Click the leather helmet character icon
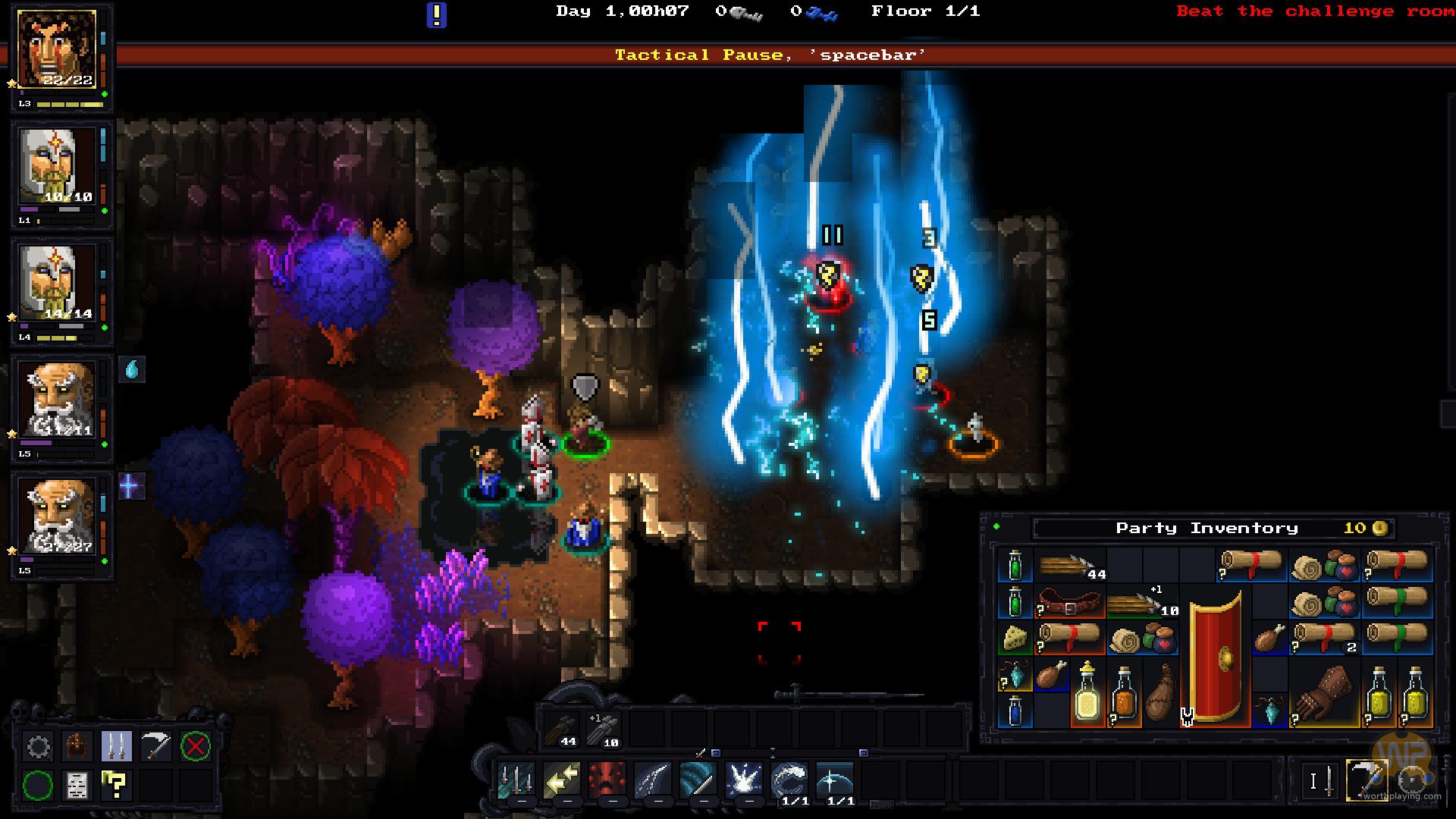This screenshot has height=819, width=1456. 77,747
